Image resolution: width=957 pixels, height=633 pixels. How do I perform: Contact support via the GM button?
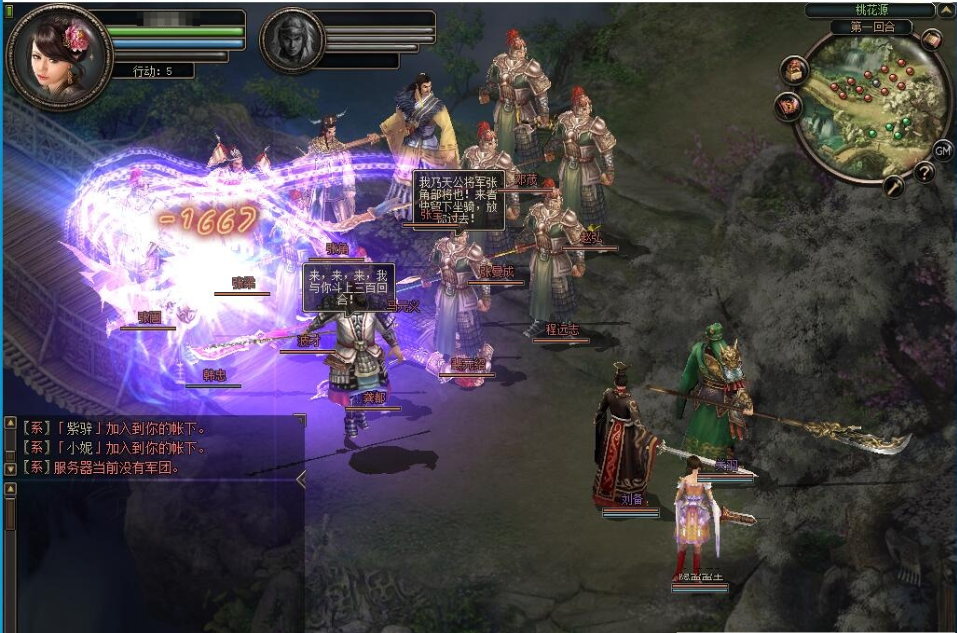point(942,150)
